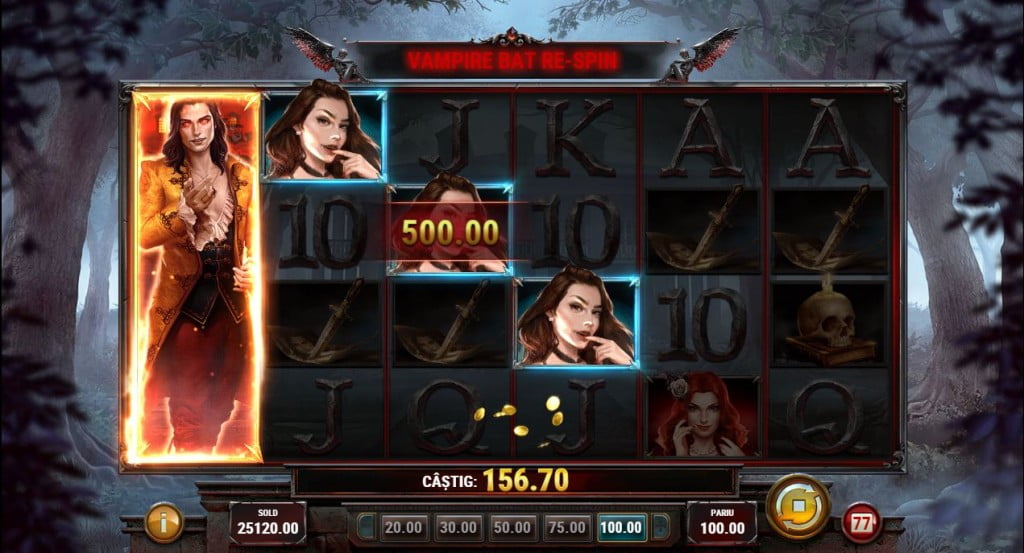
Task: Set the bet to 20.00
Action: click(402, 526)
